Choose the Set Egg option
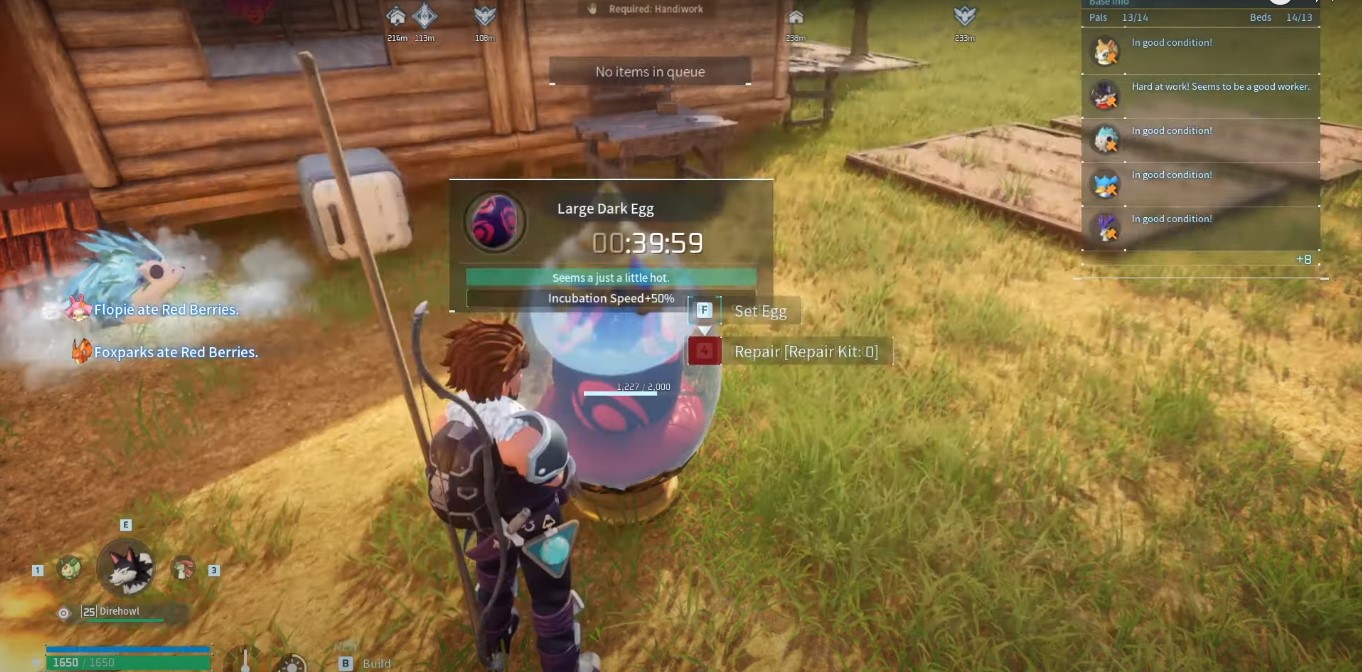This screenshot has height=672, width=1362. tap(760, 311)
